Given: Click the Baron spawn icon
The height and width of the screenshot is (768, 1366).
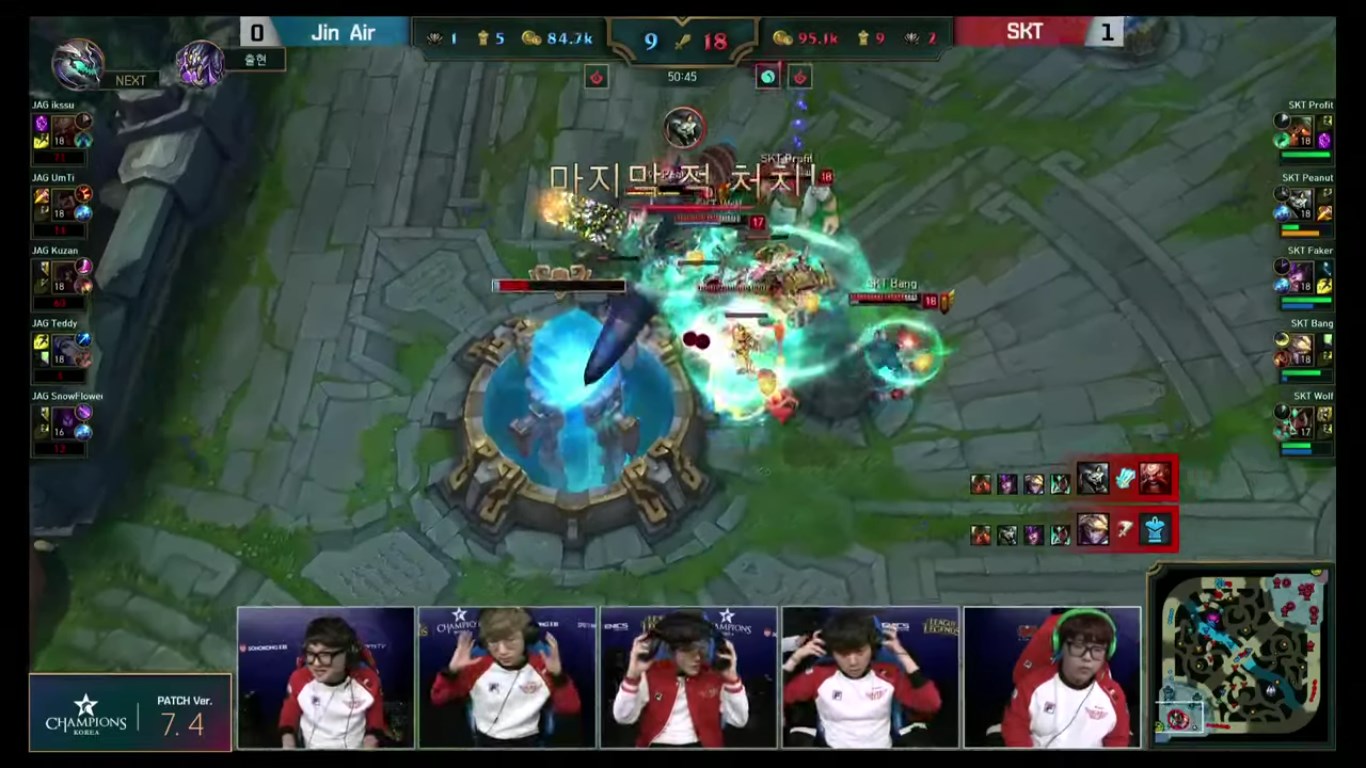Looking at the screenshot, I should click(201, 62).
